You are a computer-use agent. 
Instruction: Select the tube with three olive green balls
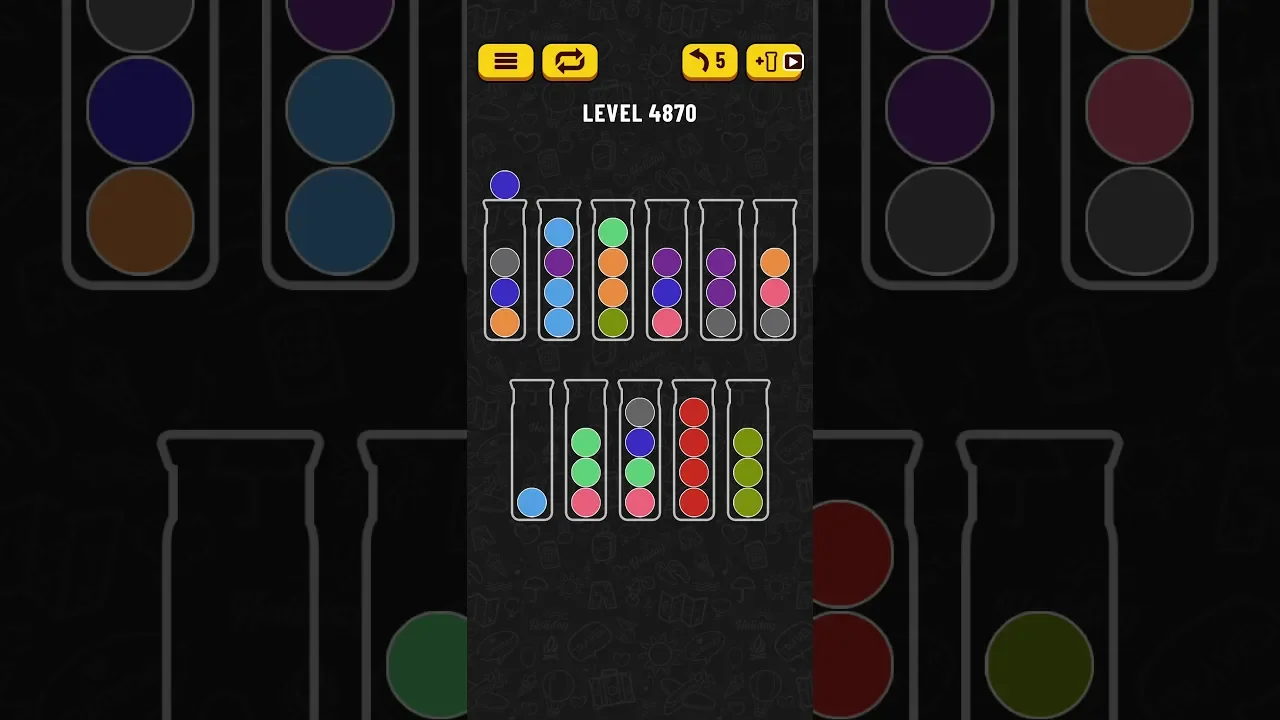748,452
